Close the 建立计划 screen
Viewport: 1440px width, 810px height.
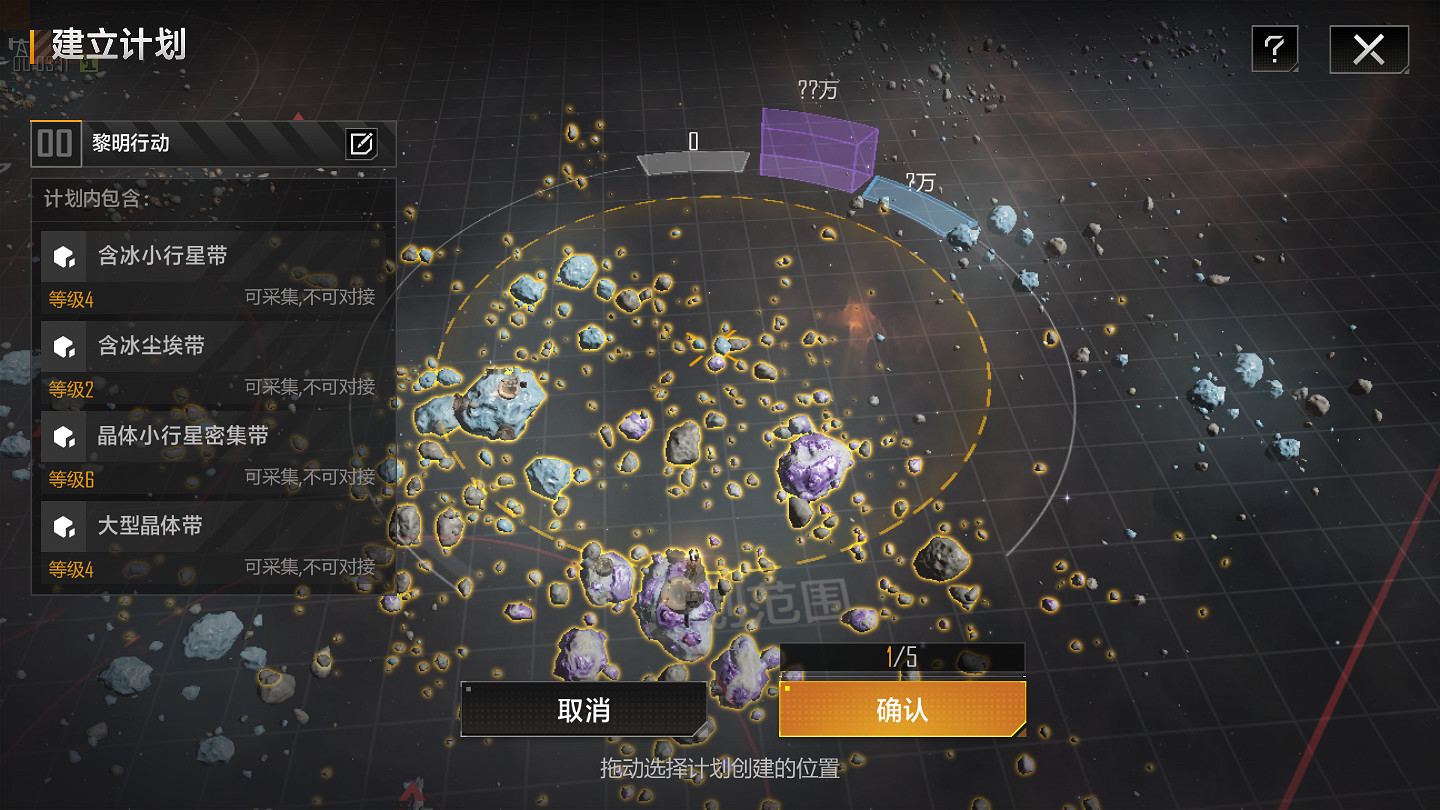[1368, 49]
